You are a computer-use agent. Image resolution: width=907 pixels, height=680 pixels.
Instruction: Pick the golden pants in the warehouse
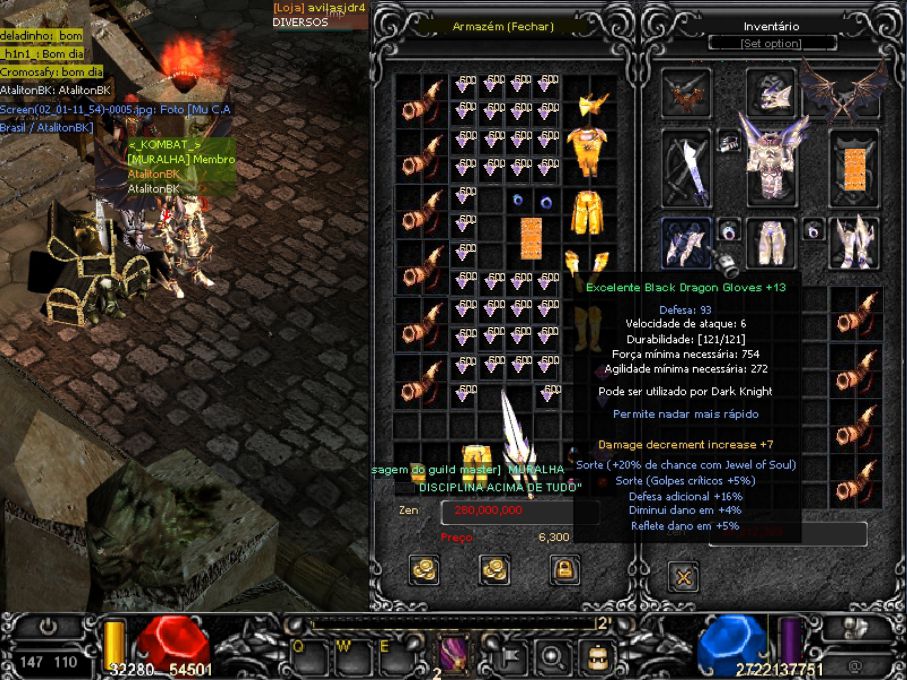(x=587, y=210)
